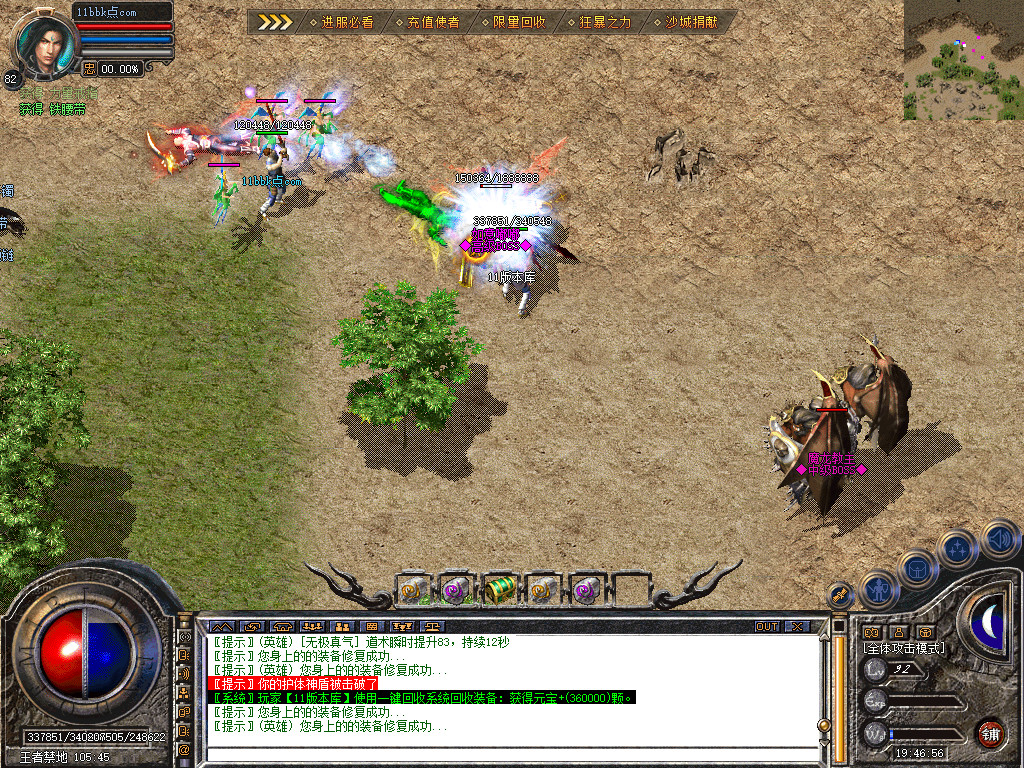Select the 充值使者 top menu item

pos(427,21)
